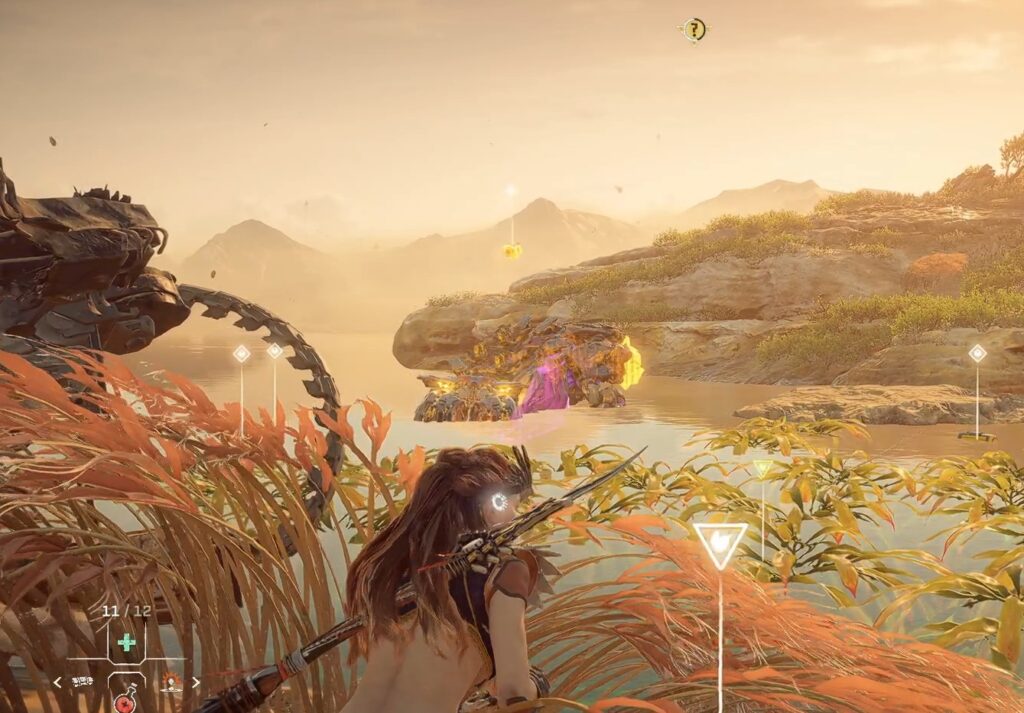
Task: Select the large white triangle pickup marker
Action: (719, 543)
